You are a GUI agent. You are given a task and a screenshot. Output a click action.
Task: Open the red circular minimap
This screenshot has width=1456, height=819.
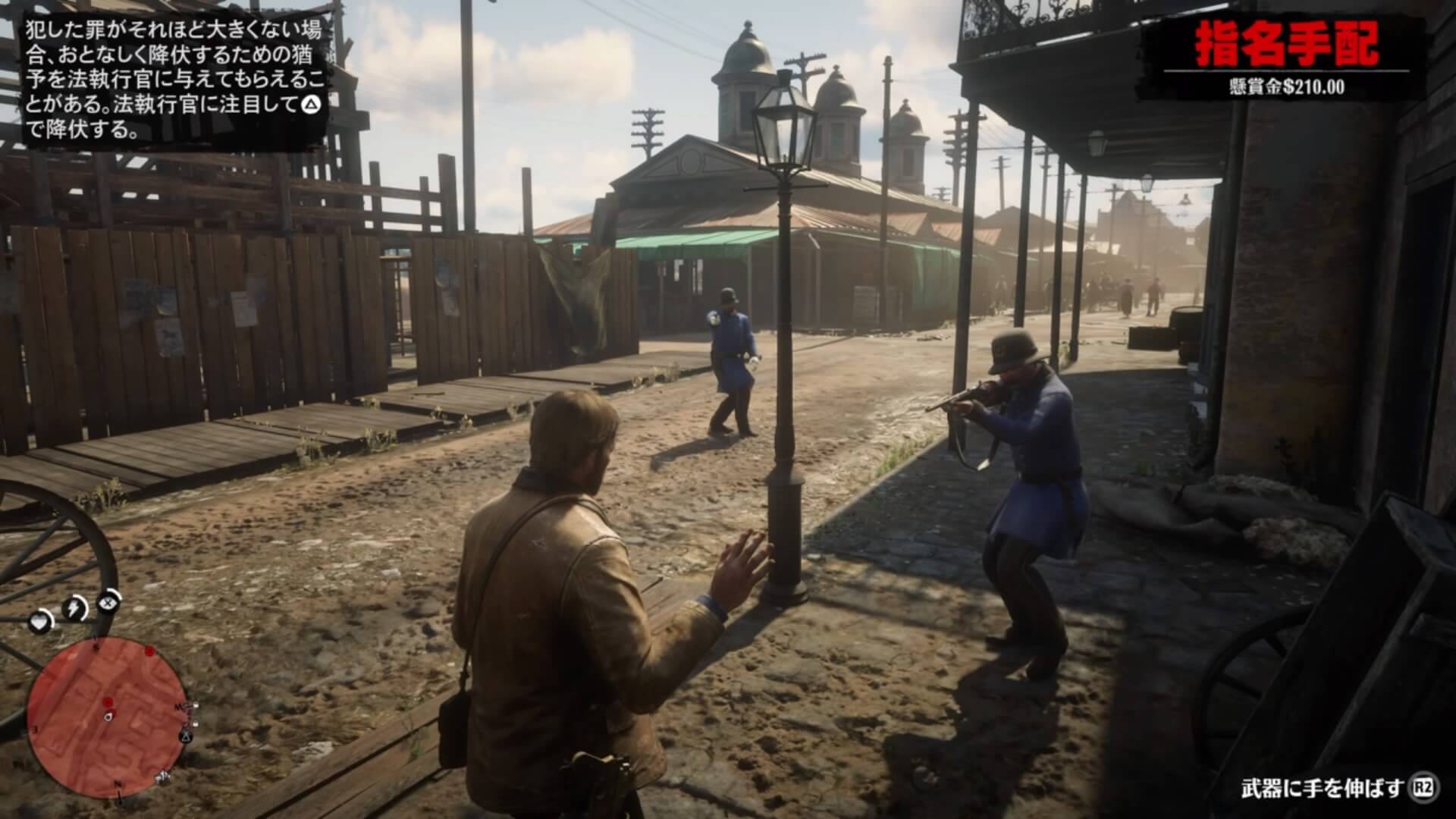[x=106, y=717]
